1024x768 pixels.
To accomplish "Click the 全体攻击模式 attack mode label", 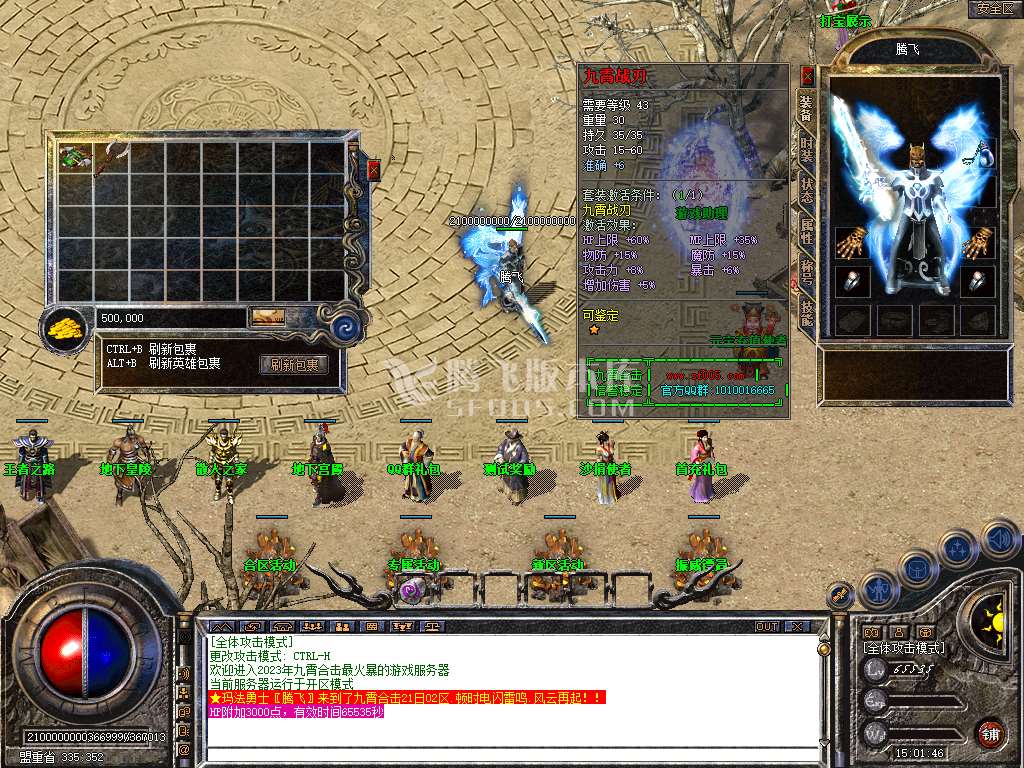I will point(903,648).
